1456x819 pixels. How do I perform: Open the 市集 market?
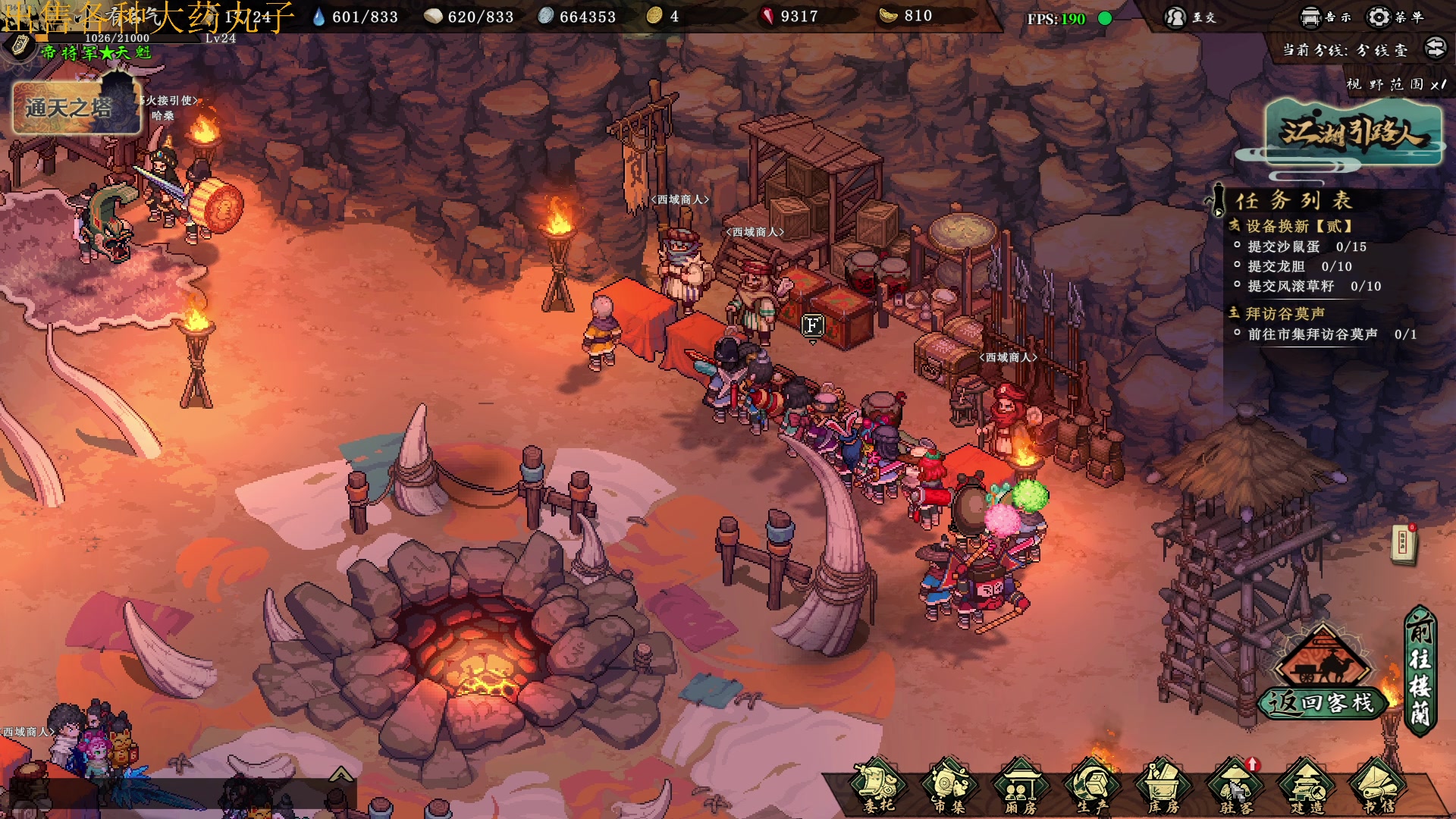(x=949, y=787)
